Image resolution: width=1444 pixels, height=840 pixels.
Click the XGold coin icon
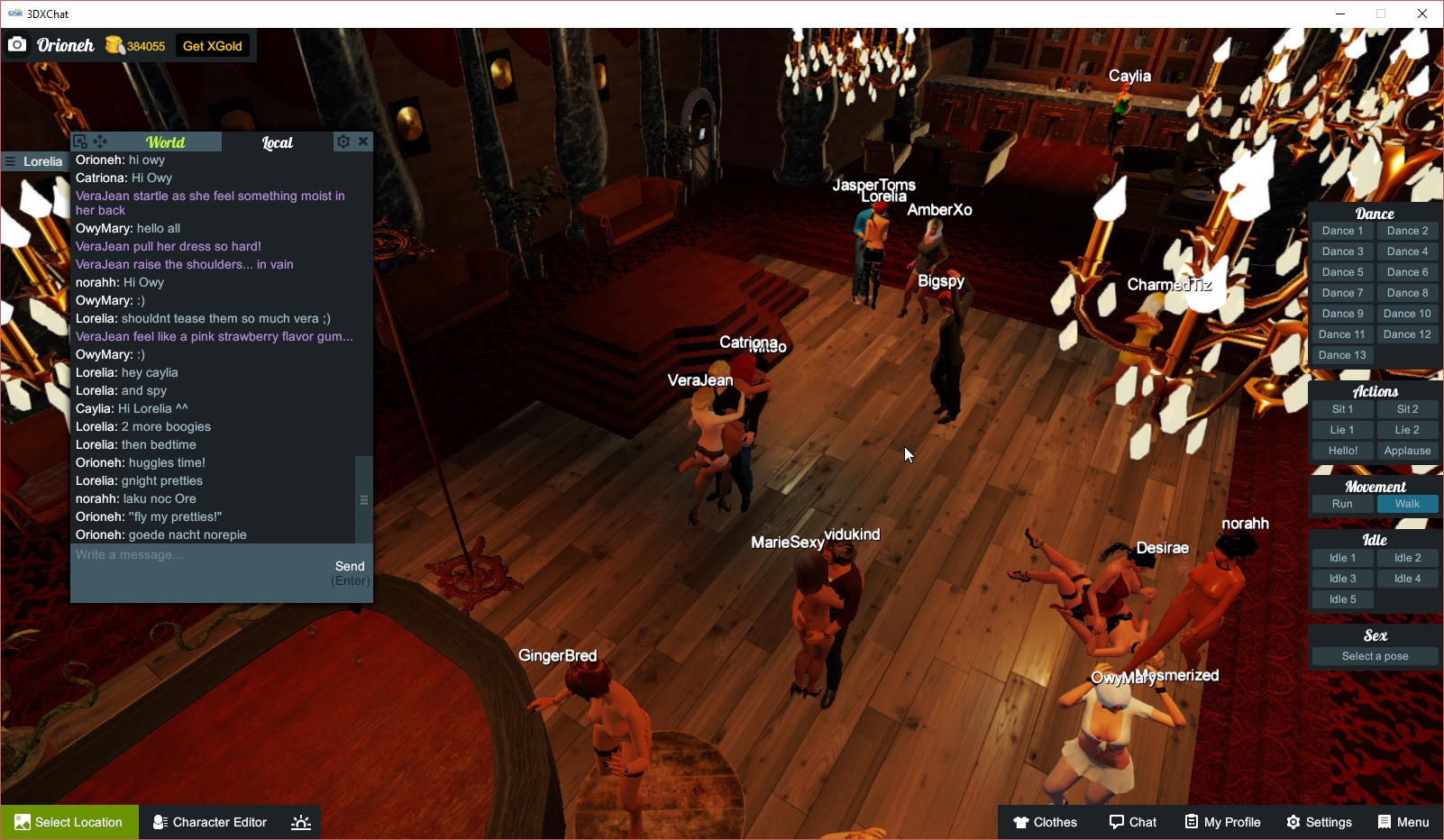click(114, 44)
